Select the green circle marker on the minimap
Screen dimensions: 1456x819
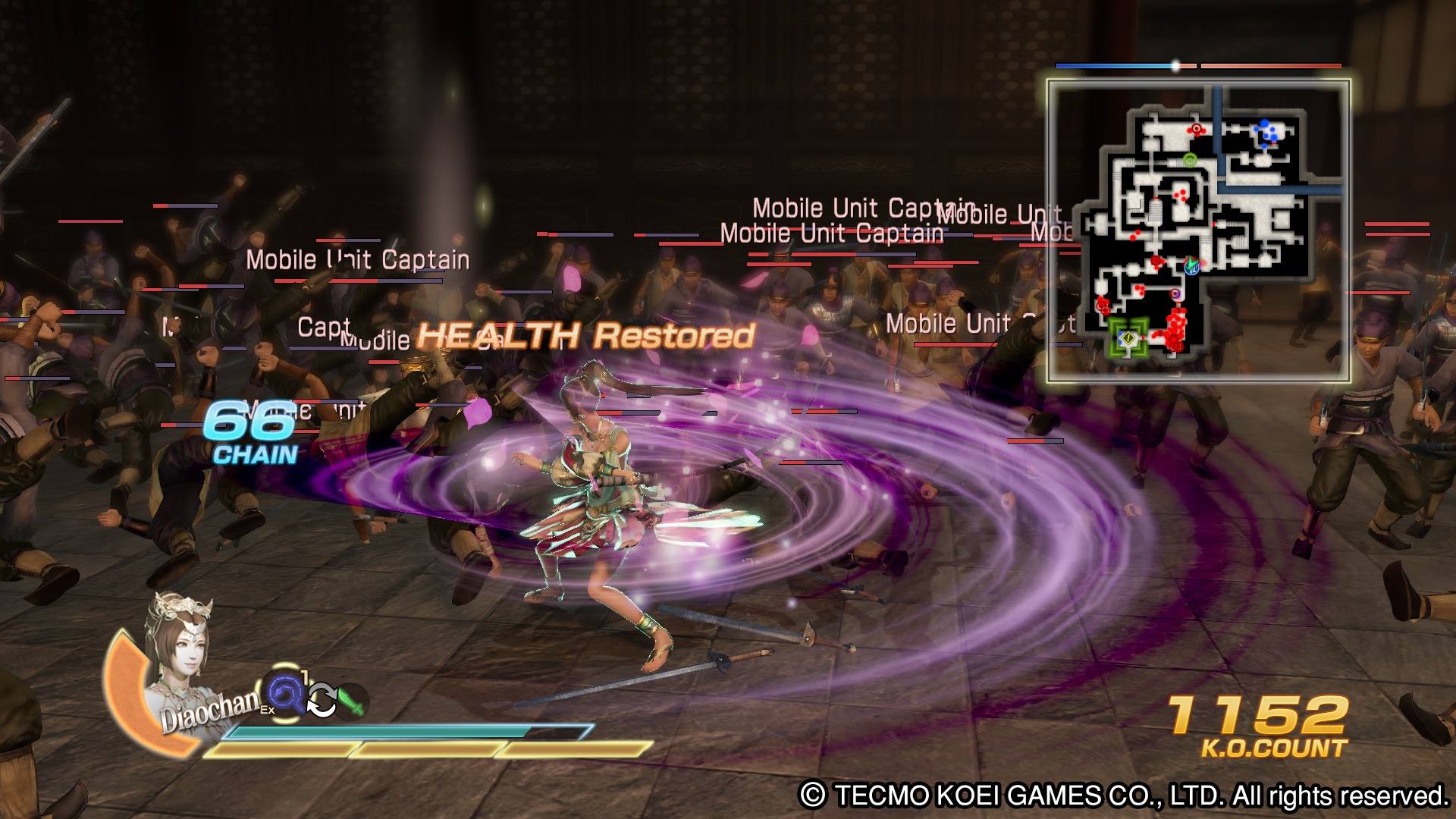[1189, 160]
